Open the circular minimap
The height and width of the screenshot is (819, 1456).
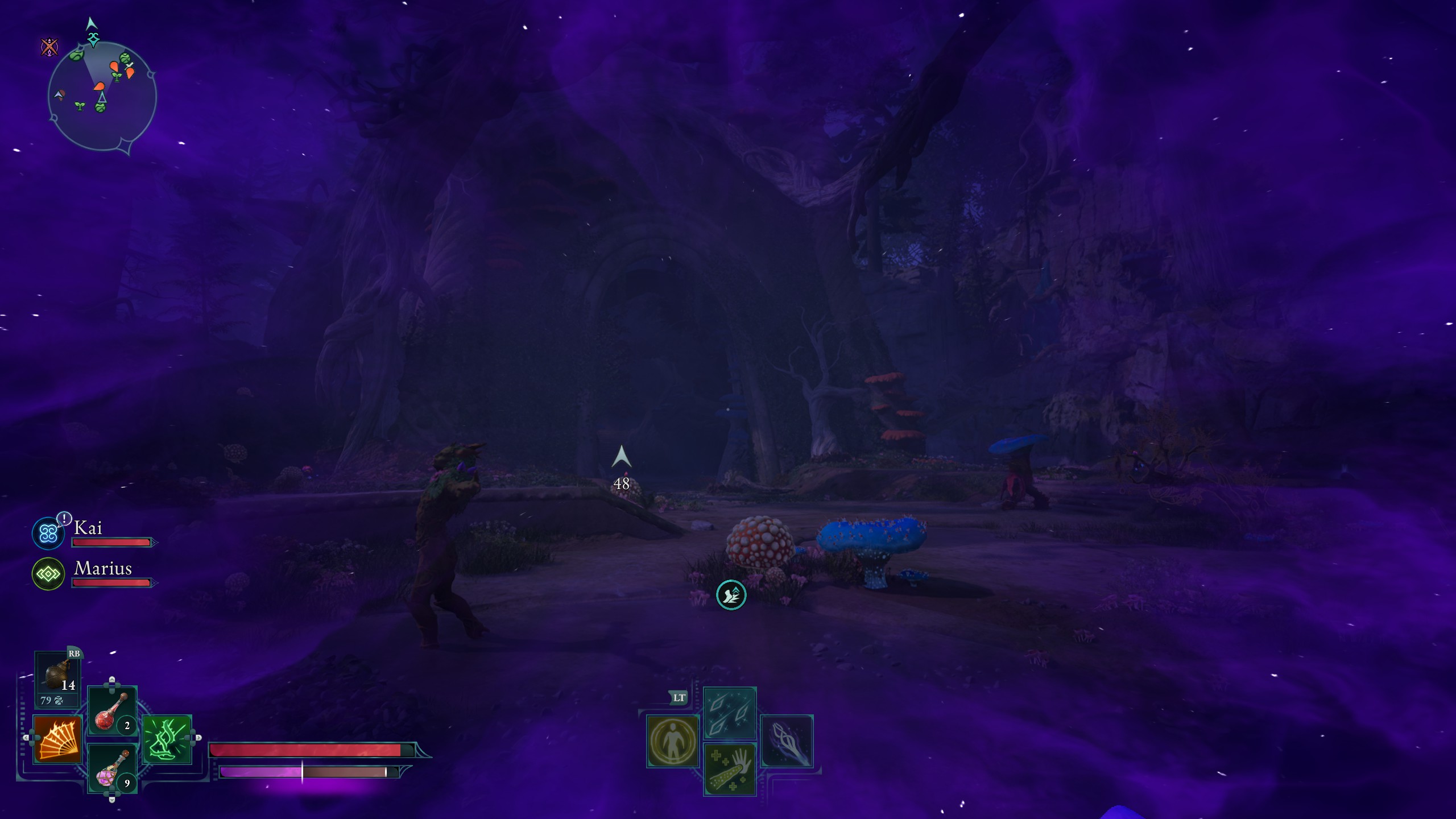[x=102, y=95]
